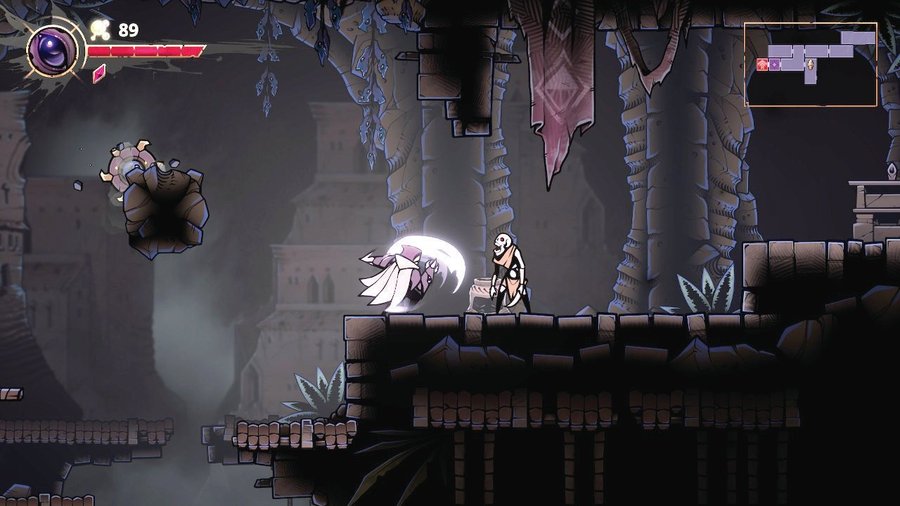Viewport: 900px width, 506px height.
Task: Click the pink crystal charge icon
Action: 99,73
